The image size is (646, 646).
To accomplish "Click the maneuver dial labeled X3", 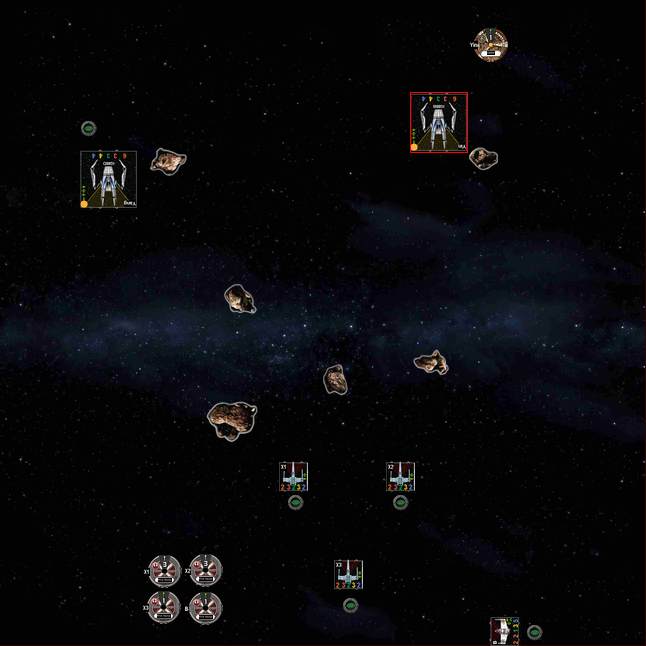I will 164,607.
